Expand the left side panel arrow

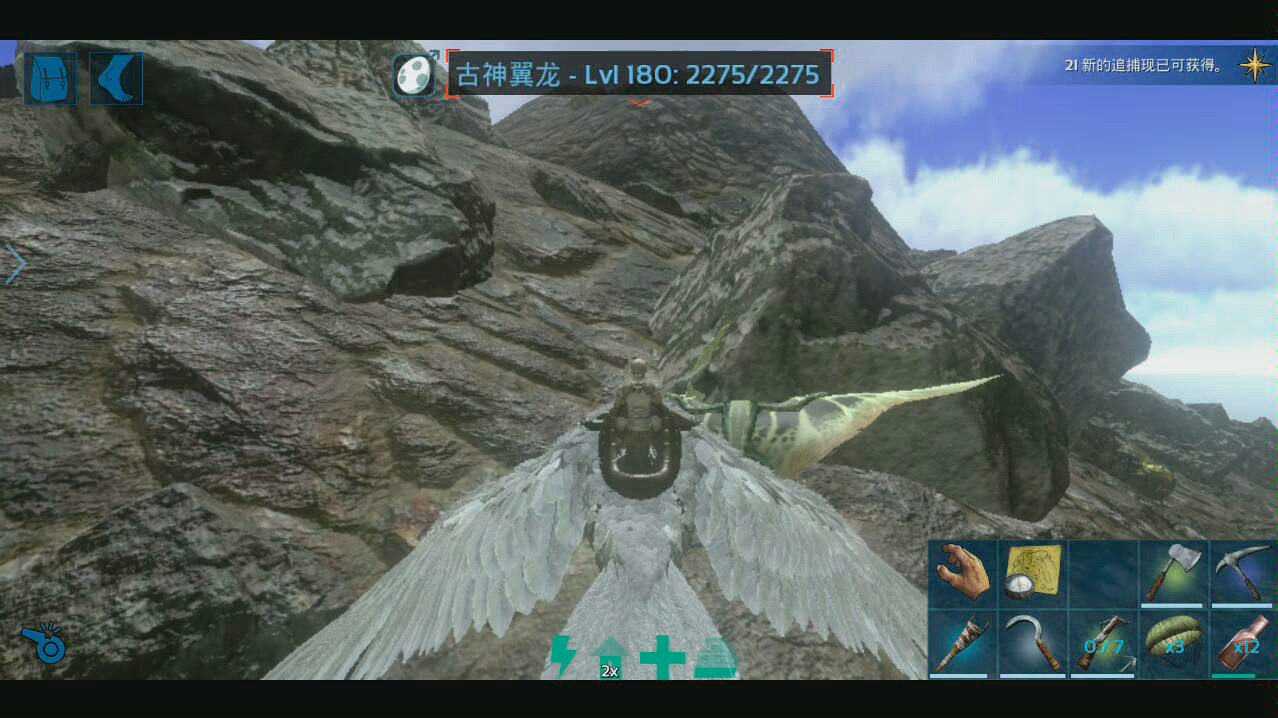click(15, 265)
